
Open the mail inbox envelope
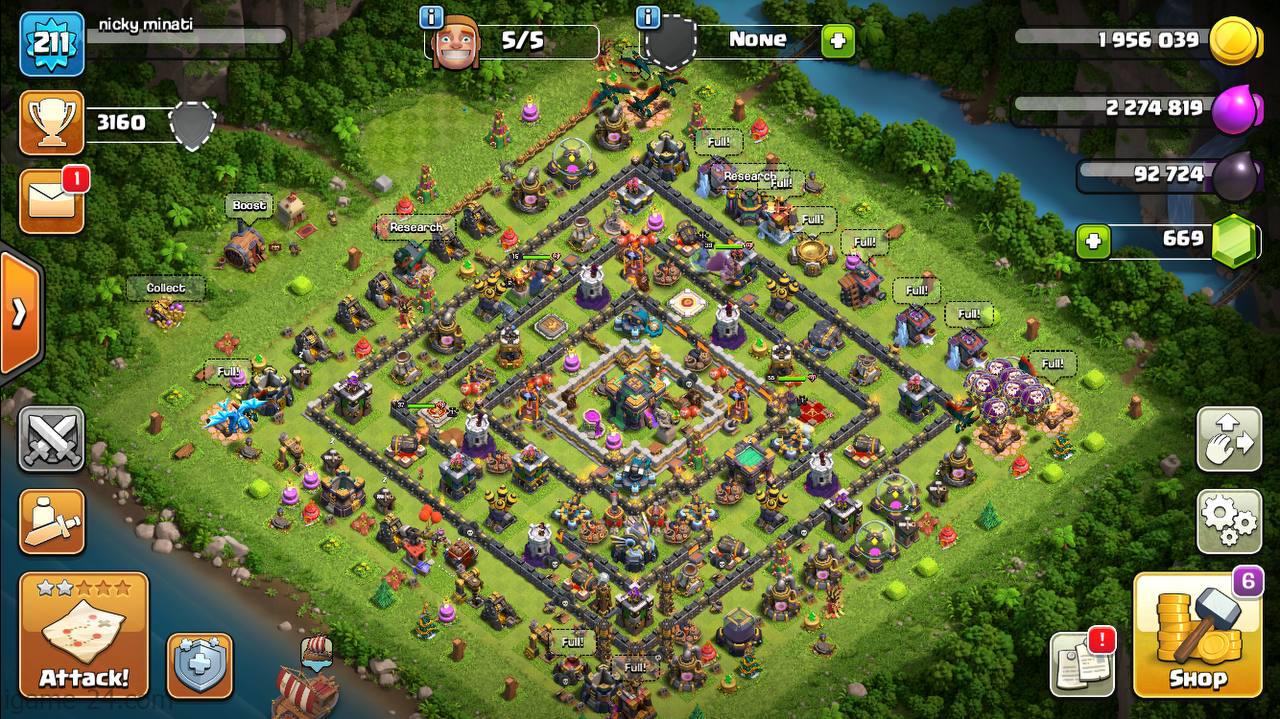click(x=51, y=201)
